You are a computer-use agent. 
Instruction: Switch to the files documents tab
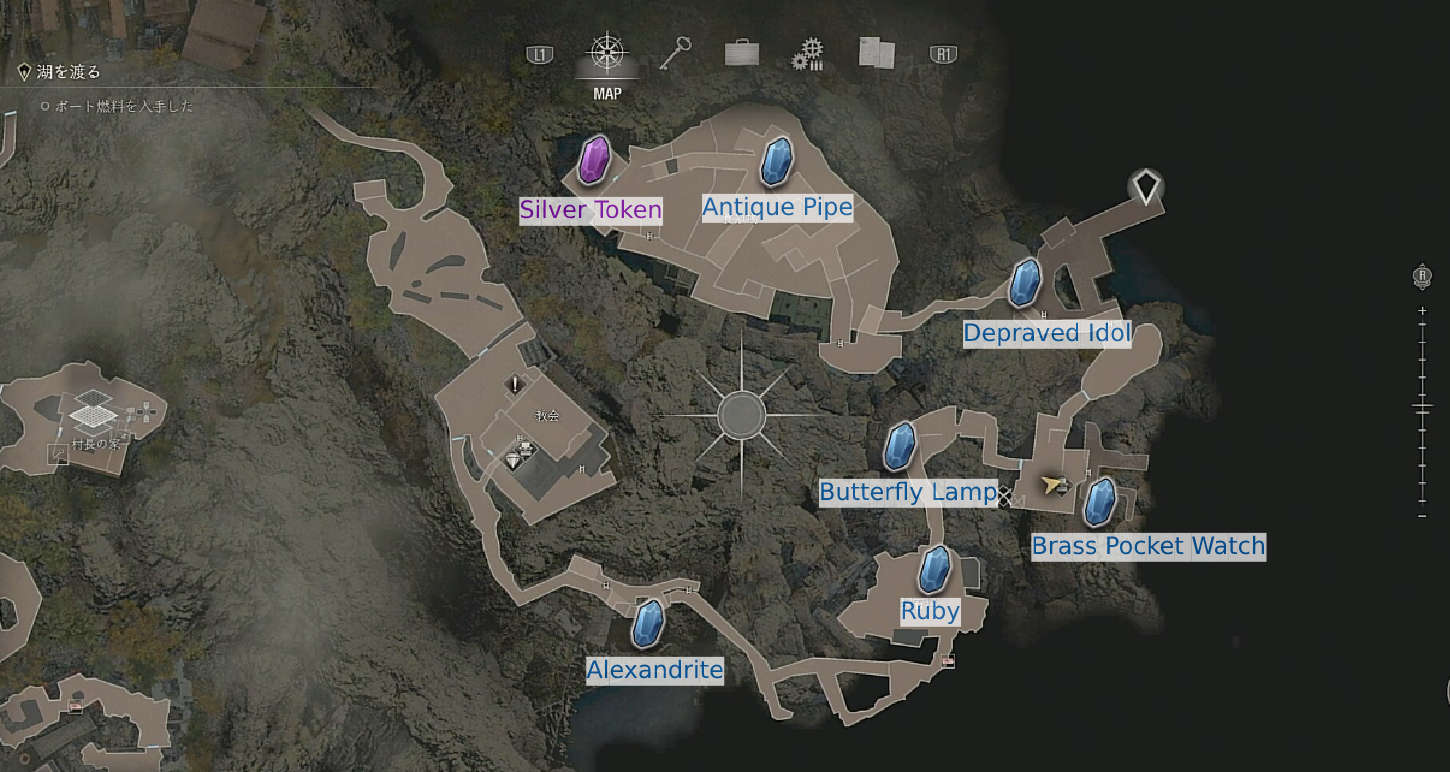point(877,53)
